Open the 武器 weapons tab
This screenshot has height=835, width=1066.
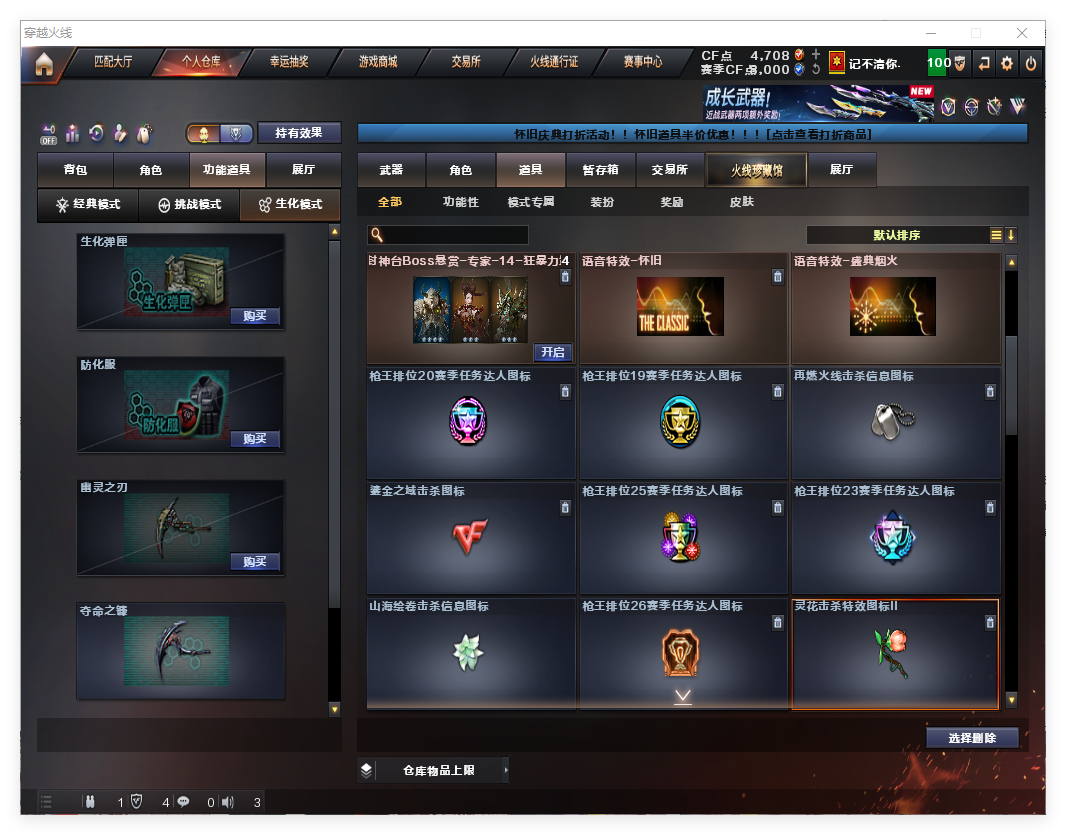(x=391, y=170)
